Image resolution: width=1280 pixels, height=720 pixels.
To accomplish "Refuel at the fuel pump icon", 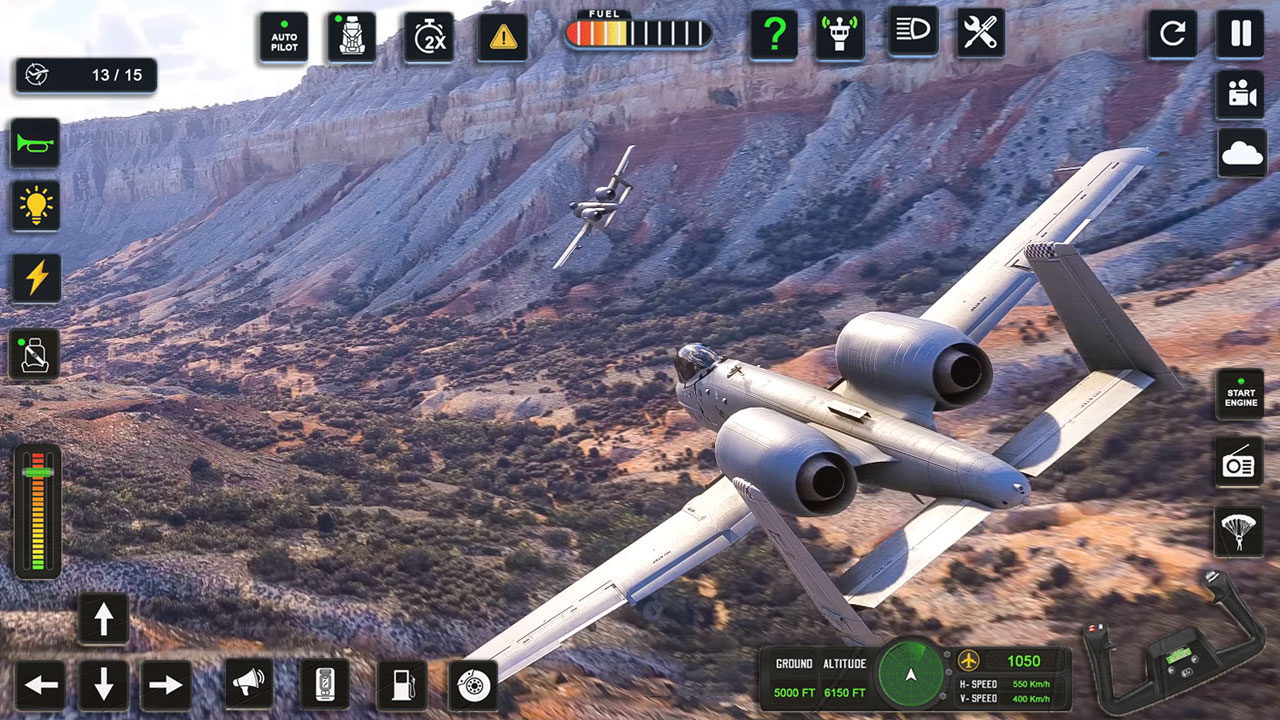I will coord(400,687).
